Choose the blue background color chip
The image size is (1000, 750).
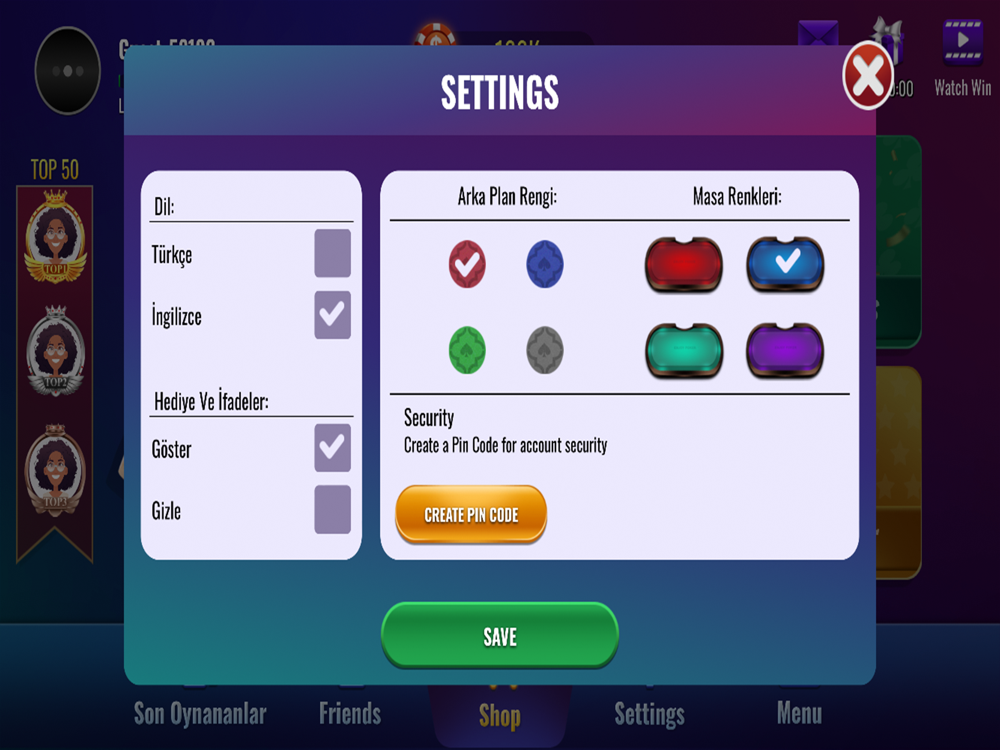point(545,264)
